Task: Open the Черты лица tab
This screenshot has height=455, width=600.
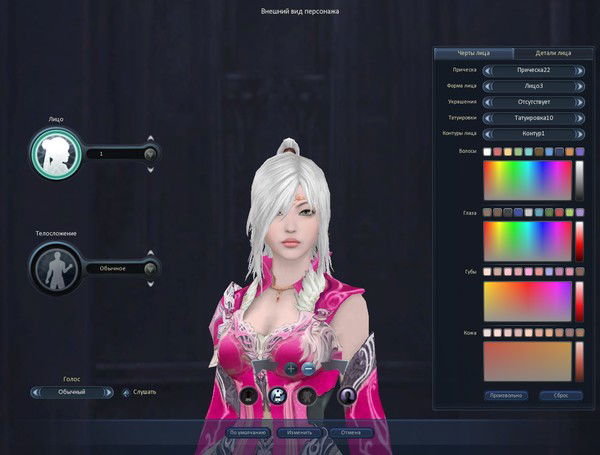Action: (x=474, y=53)
